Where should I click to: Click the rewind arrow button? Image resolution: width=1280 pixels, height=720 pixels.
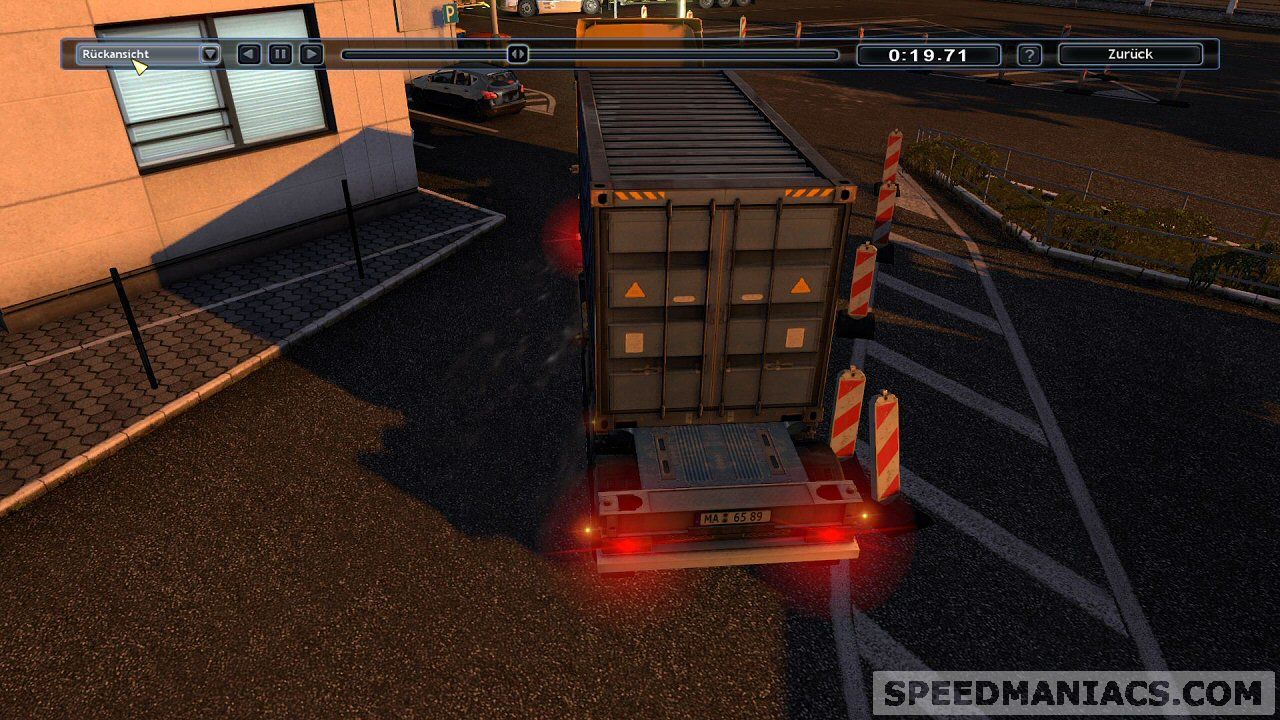(249, 54)
